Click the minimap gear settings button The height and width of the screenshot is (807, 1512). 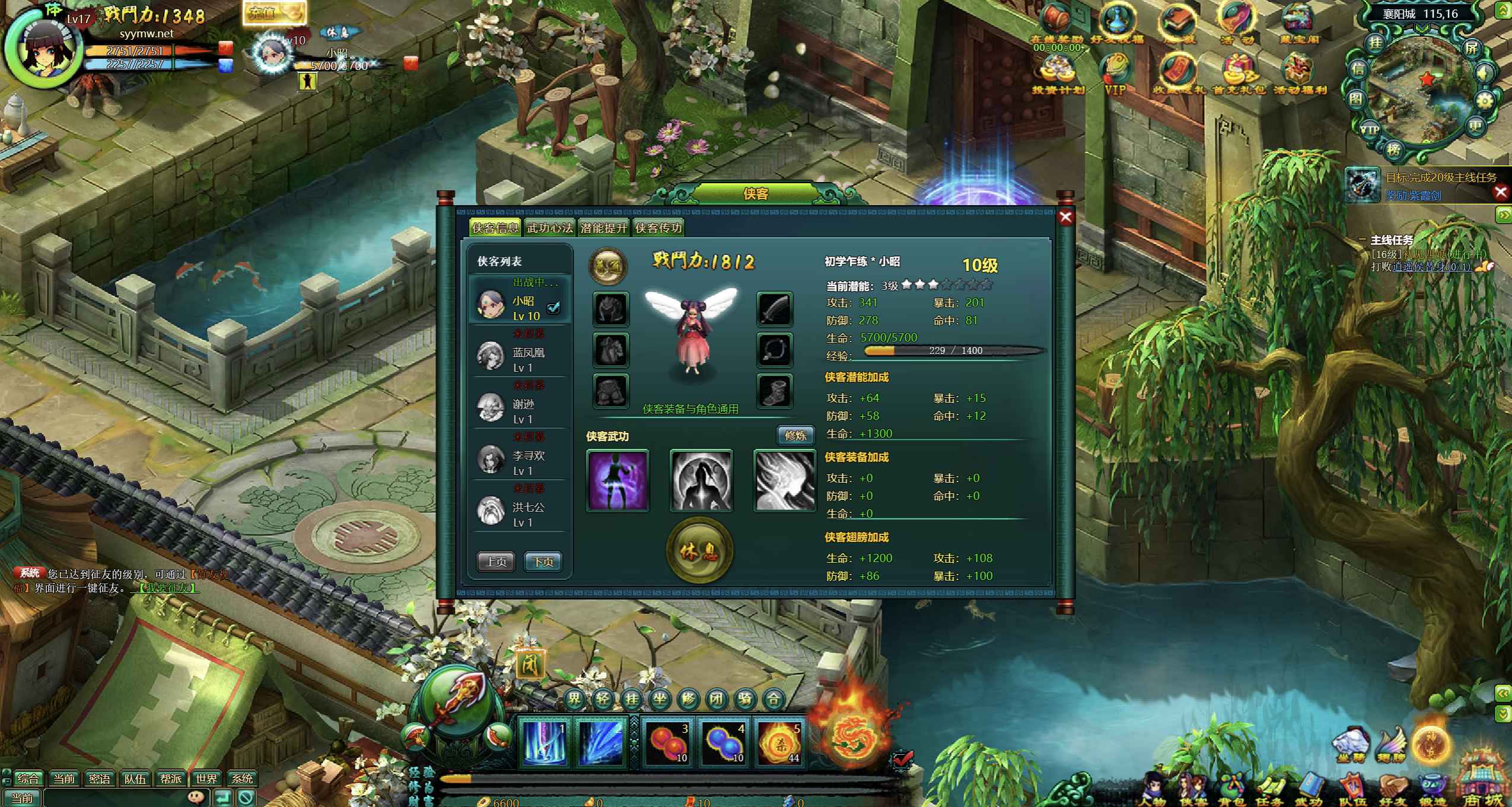(1484, 101)
